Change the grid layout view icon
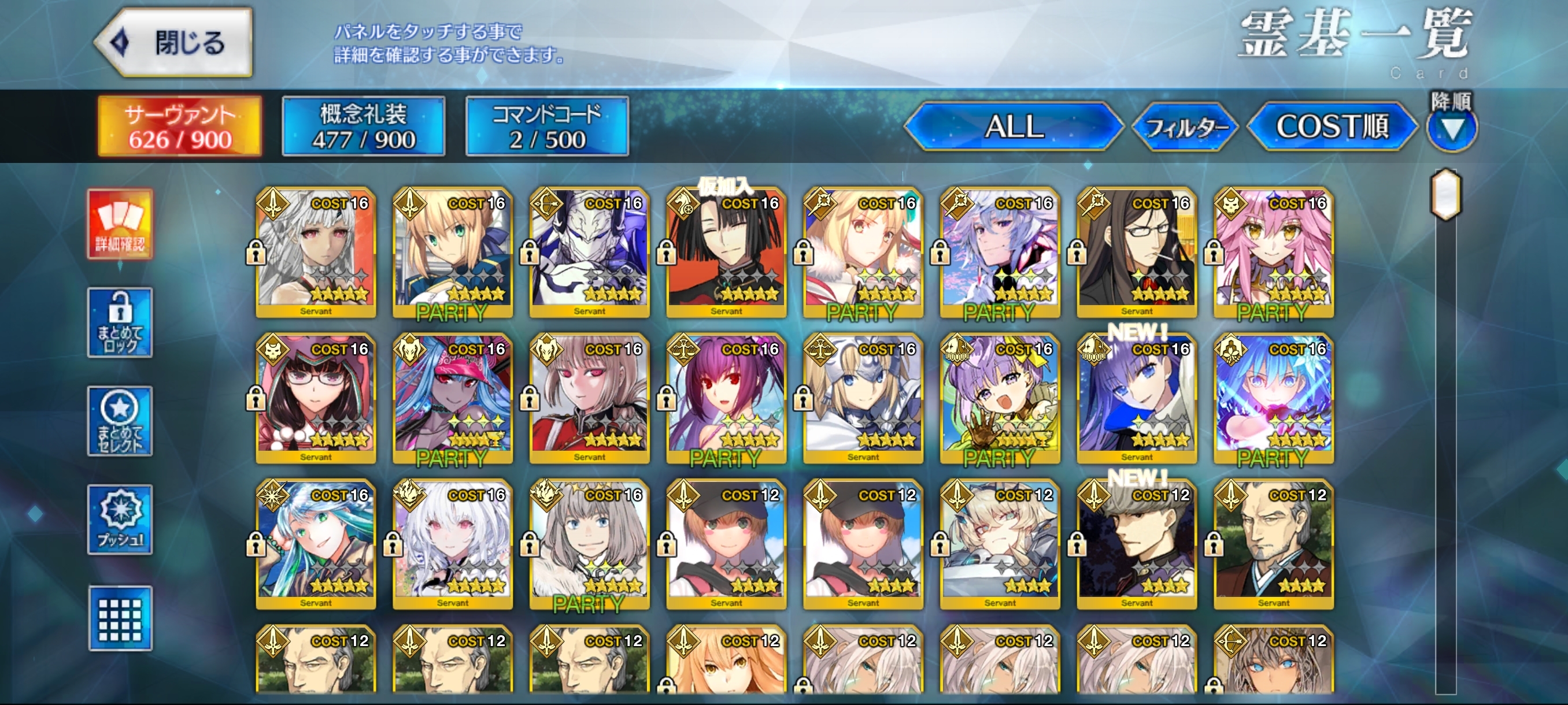 coord(120,618)
